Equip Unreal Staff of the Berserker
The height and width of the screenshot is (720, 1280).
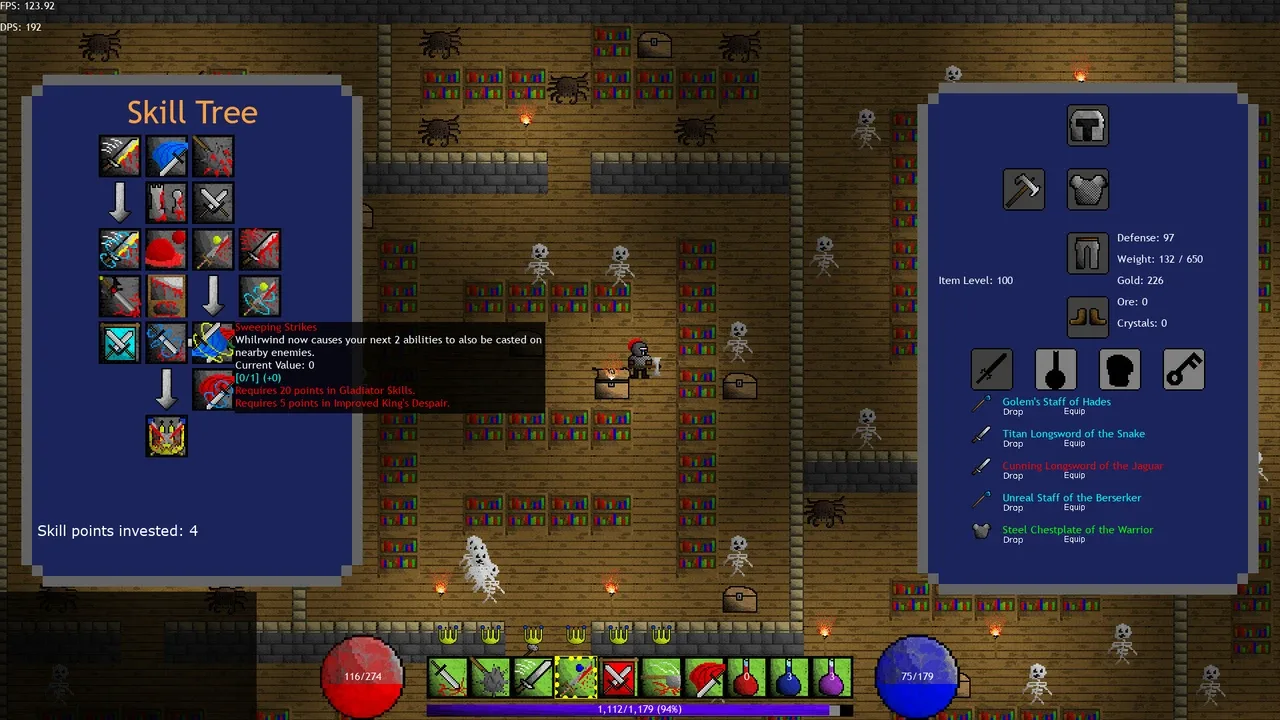point(1074,508)
